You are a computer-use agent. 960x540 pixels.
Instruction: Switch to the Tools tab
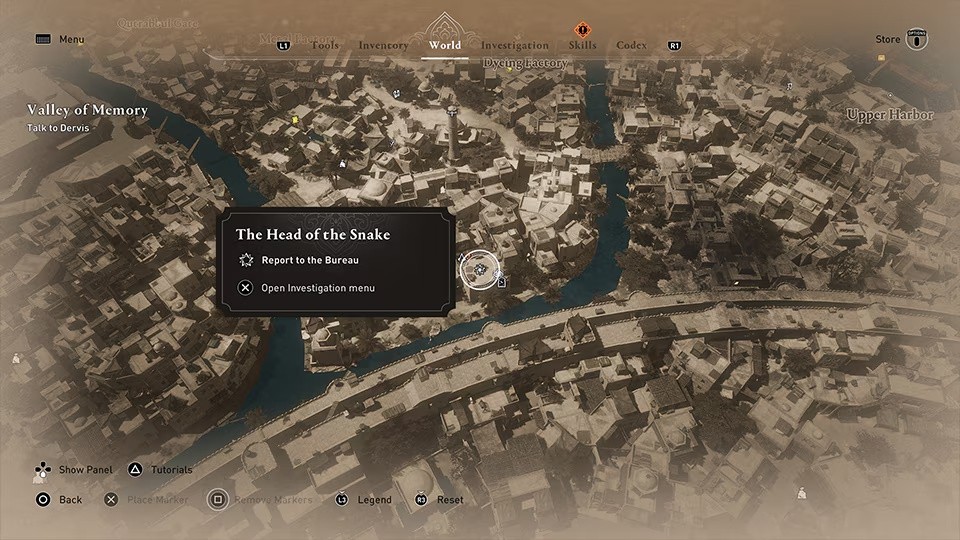pos(325,45)
